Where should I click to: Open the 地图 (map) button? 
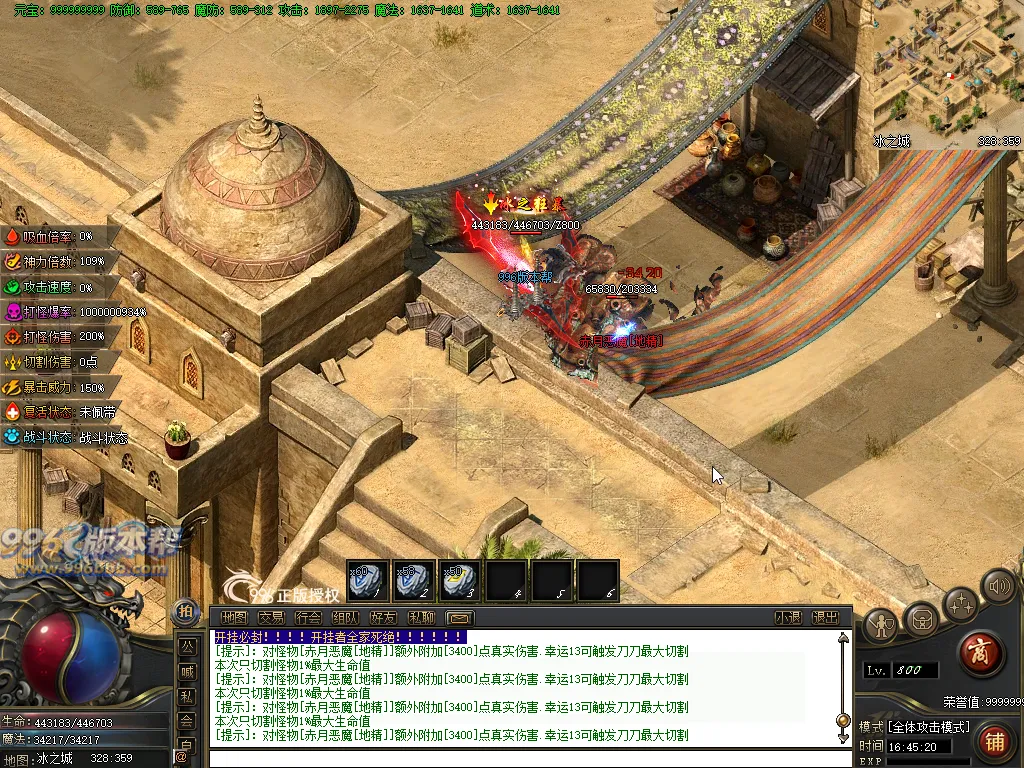point(233,618)
